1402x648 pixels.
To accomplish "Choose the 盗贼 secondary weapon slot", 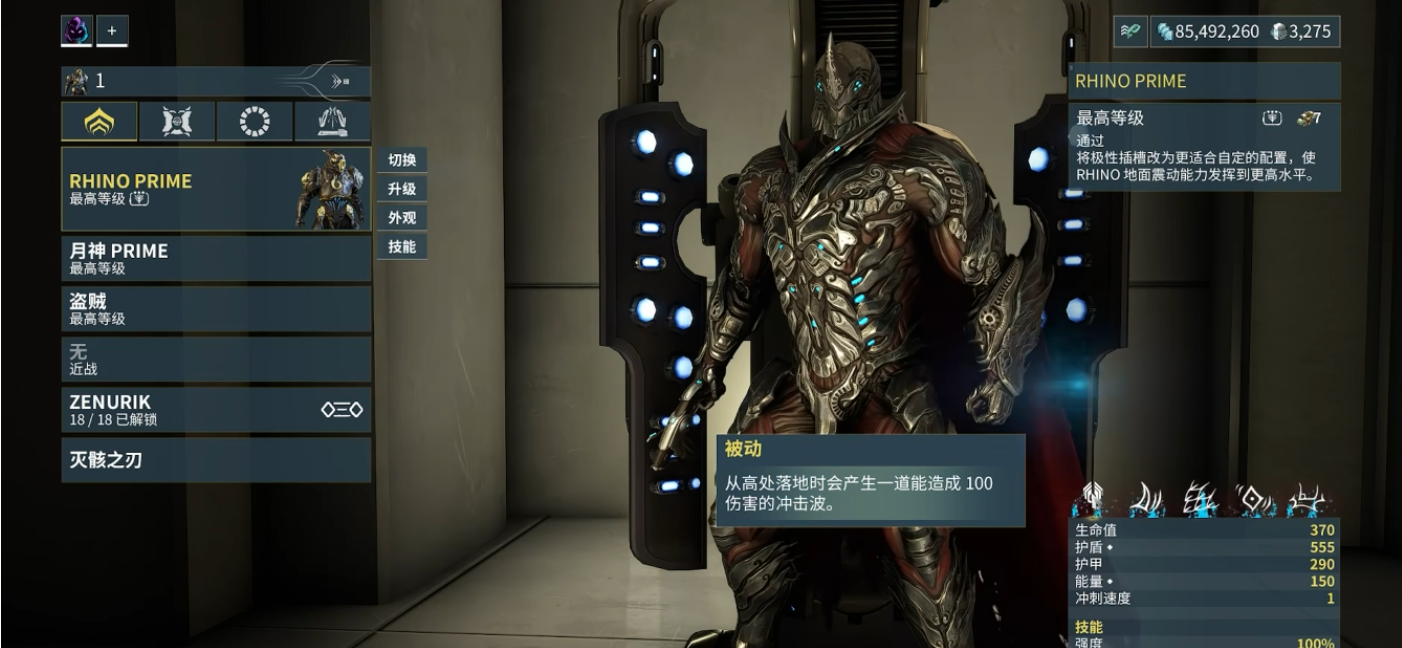I will pyautogui.click(x=215, y=308).
